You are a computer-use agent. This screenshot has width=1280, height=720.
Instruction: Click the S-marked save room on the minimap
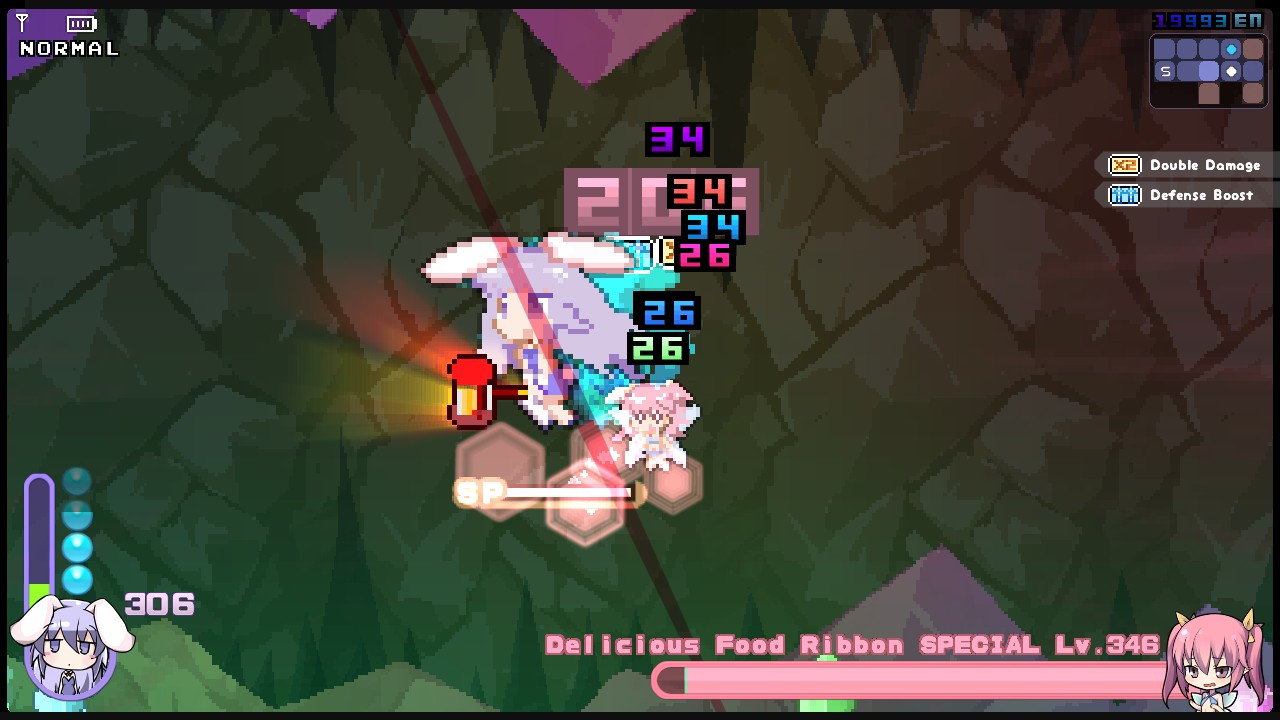click(1166, 71)
